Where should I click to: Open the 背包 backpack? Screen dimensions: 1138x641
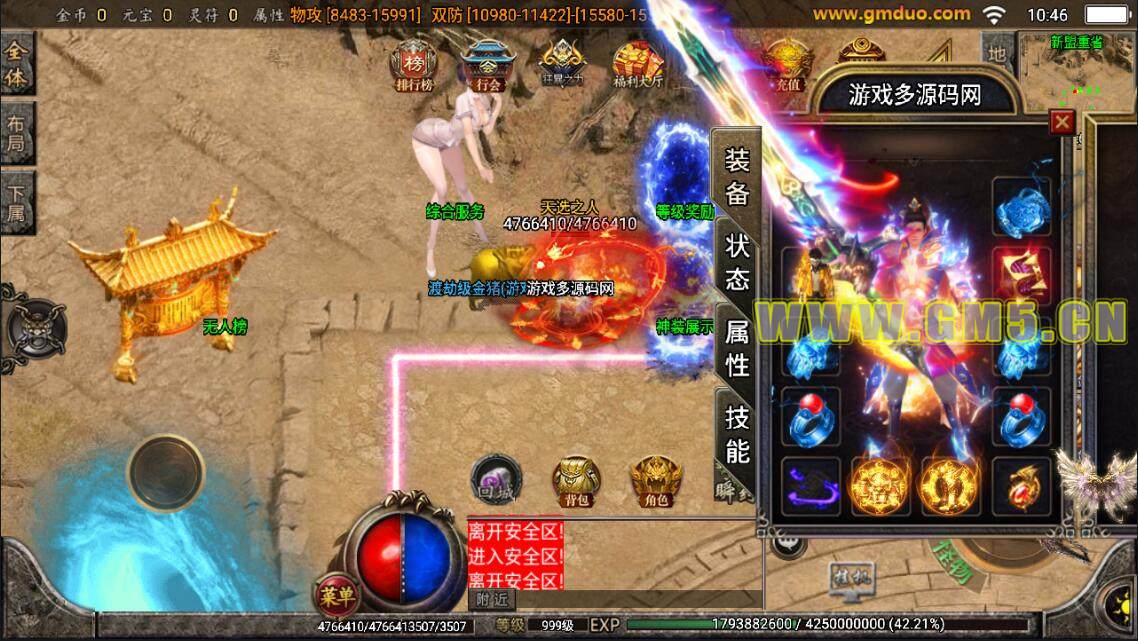pos(576,481)
